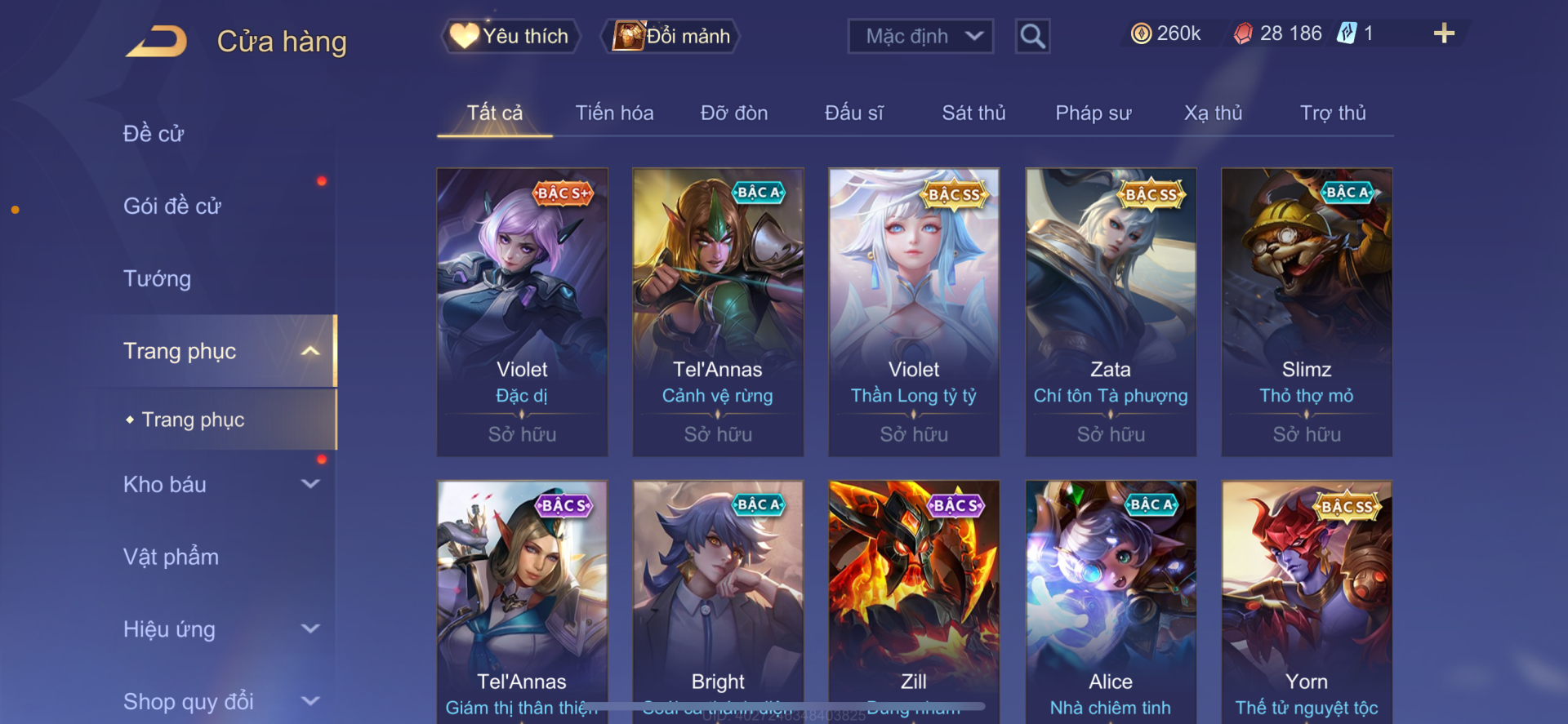Open the Tướng heroes section
Image resolution: width=1568 pixels, height=724 pixels.
click(157, 279)
